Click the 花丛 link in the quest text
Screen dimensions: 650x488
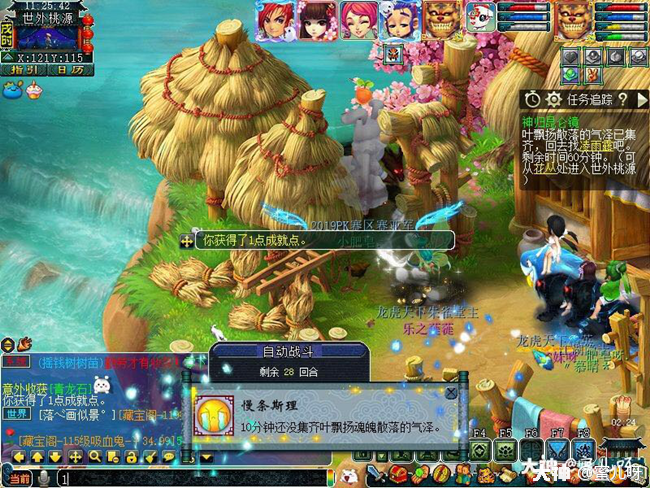[548, 170]
